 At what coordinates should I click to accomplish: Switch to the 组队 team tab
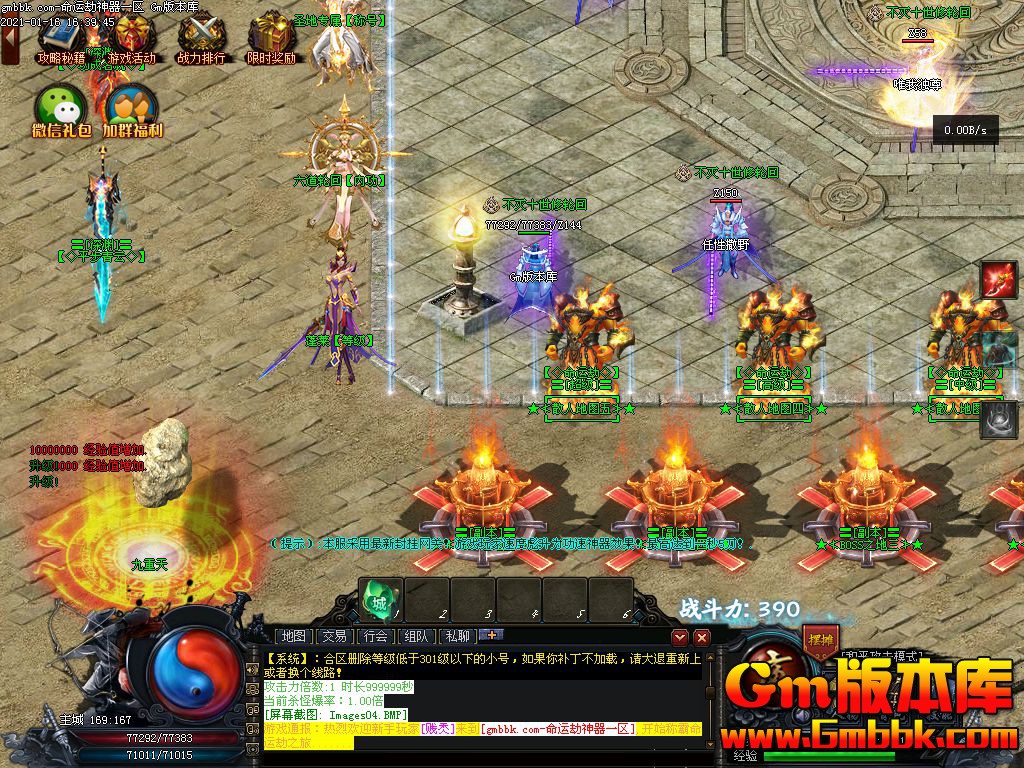tap(416, 636)
